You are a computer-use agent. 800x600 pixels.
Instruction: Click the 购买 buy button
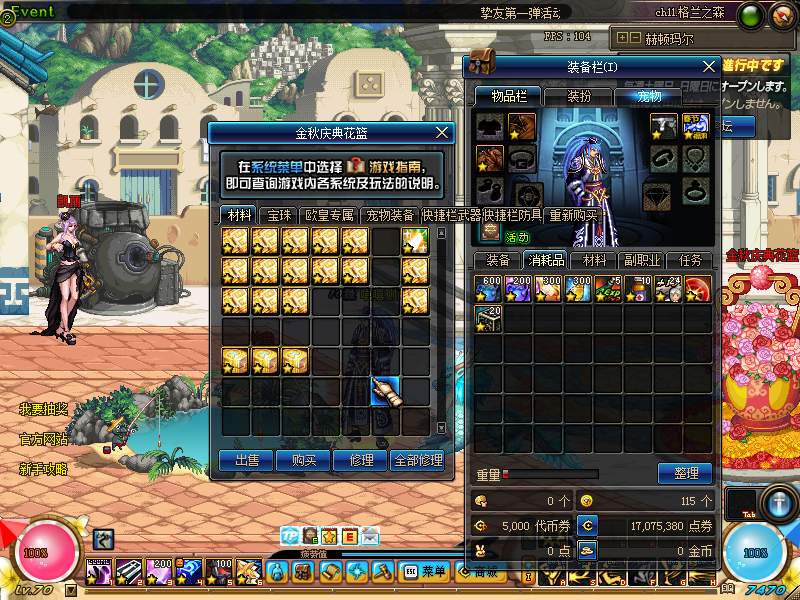click(304, 460)
